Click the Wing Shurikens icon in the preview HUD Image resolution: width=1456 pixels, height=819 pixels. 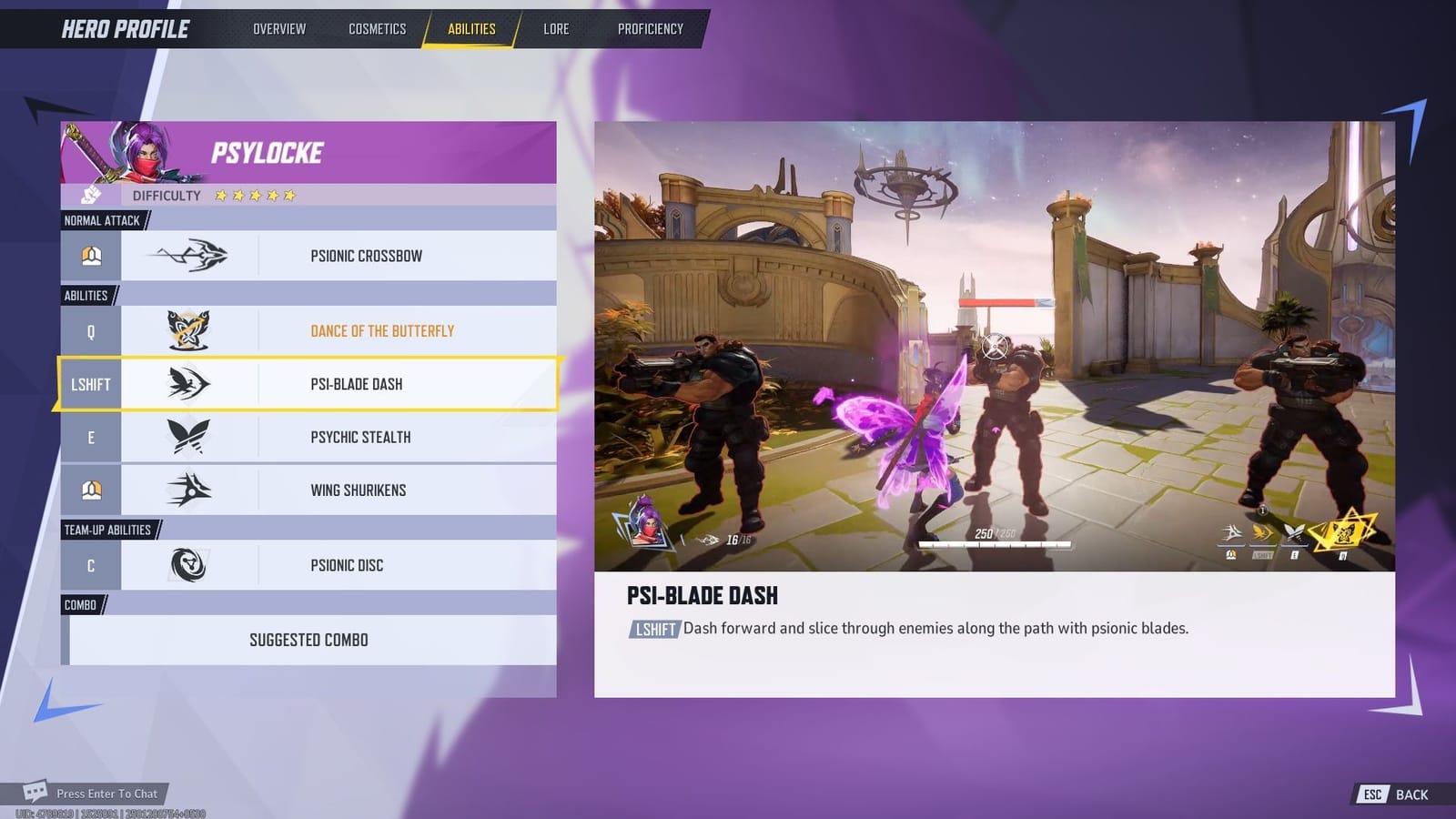click(x=1231, y=532)
